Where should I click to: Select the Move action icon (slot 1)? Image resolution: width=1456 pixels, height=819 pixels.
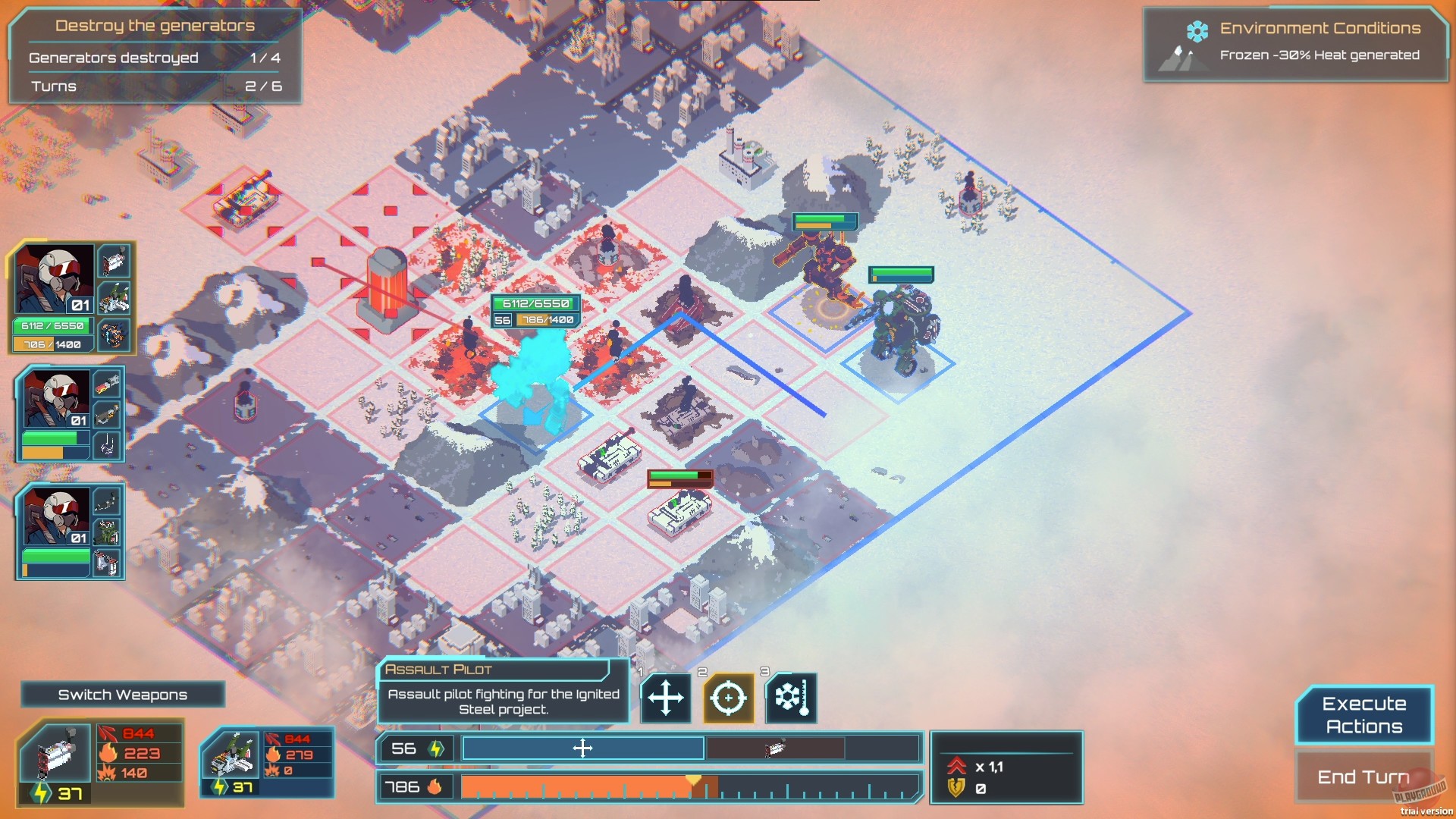[x=665, y=698]
